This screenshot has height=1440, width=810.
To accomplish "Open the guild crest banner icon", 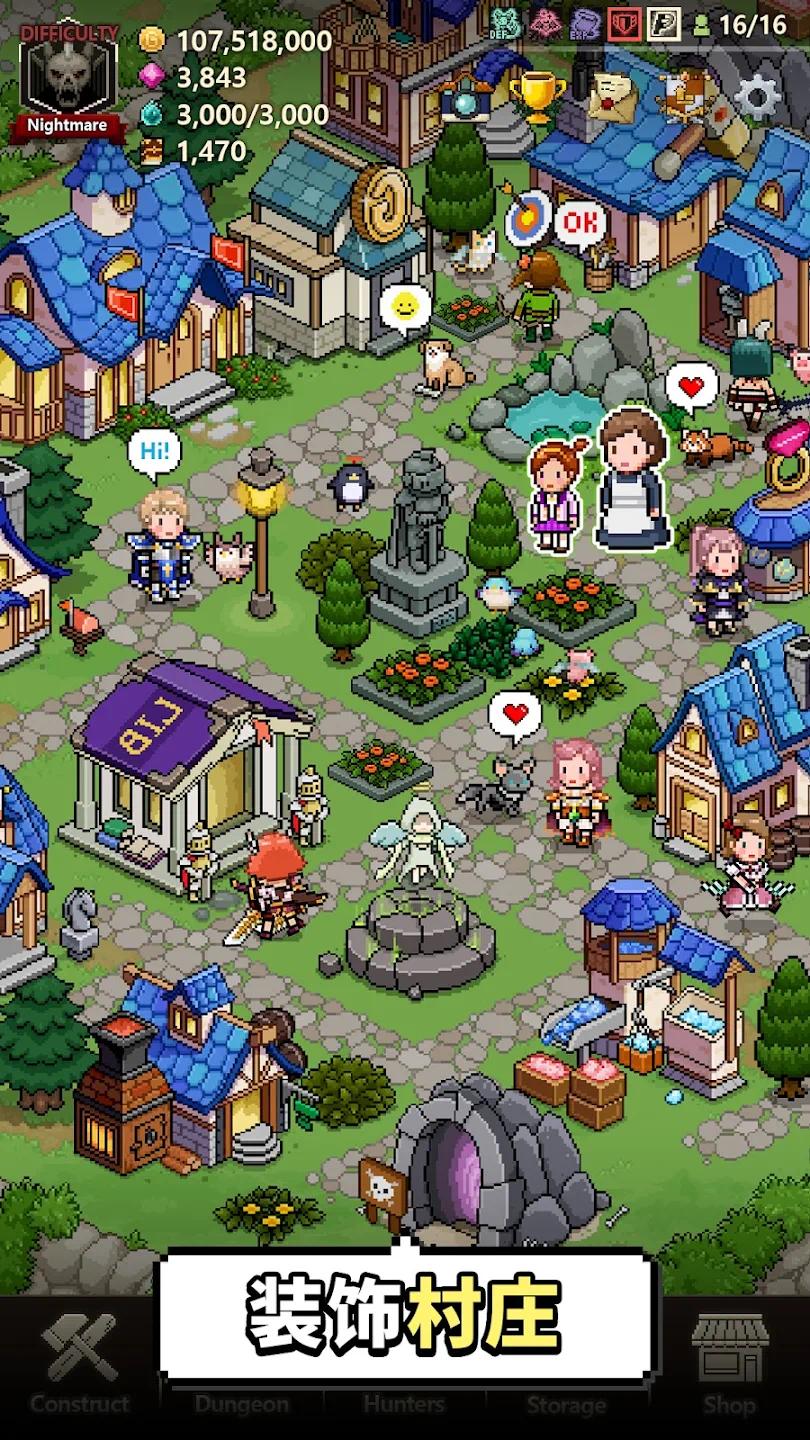I will [x=686, y=95].
